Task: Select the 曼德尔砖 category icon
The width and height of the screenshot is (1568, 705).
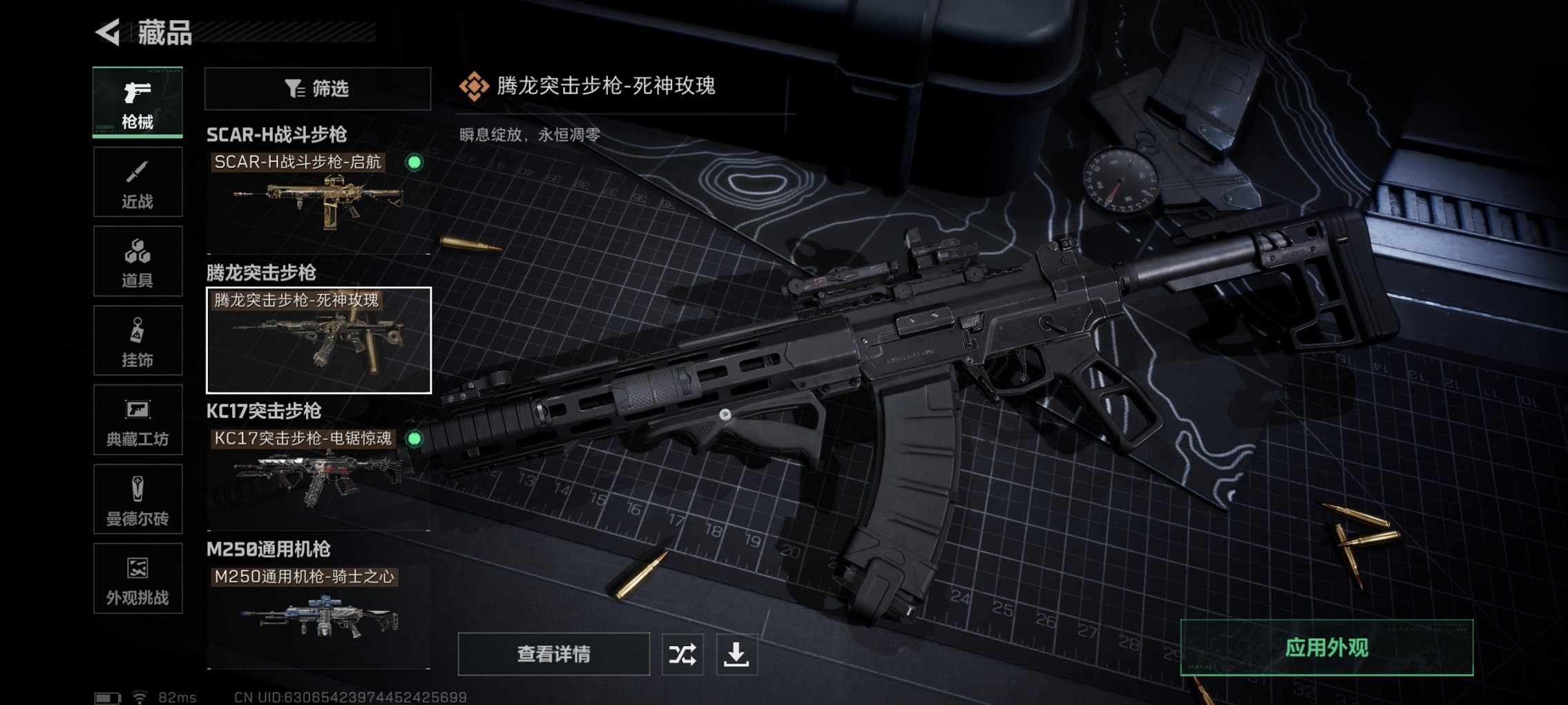Action: (x=137, y=499)
